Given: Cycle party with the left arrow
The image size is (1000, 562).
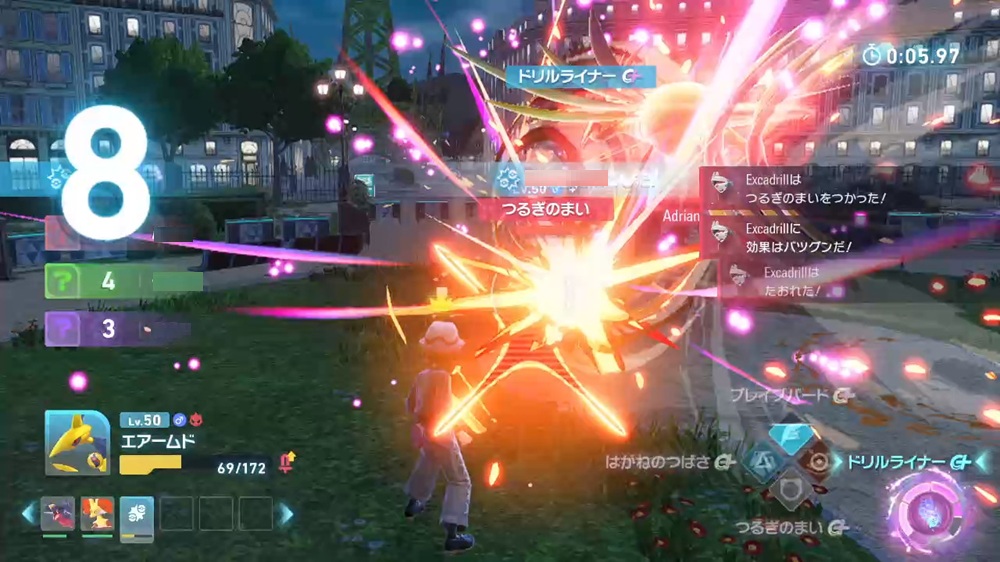Looking at the screenshot, I should [x=29, y=514].
